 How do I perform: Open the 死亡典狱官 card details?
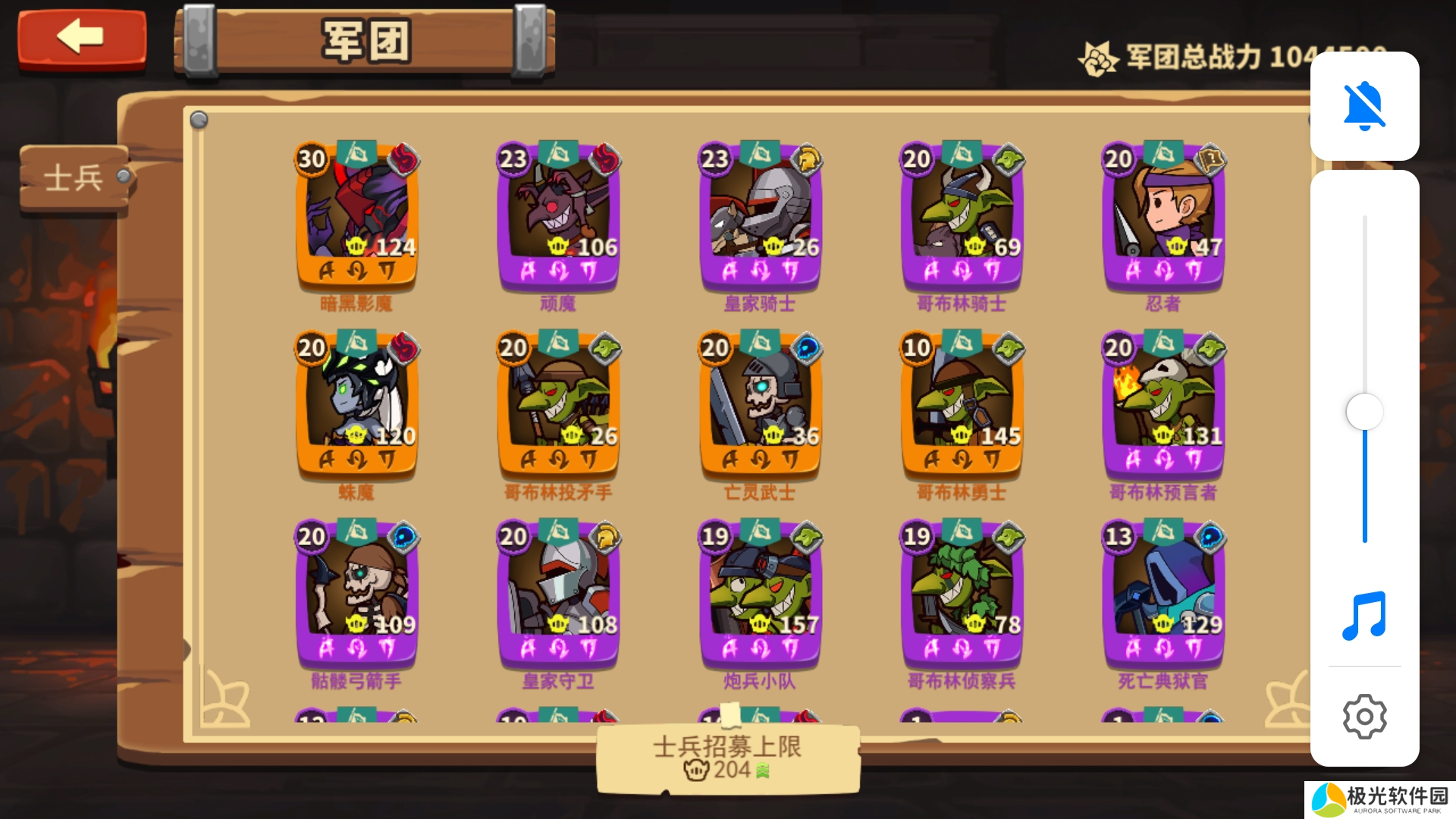[1164, 595]
